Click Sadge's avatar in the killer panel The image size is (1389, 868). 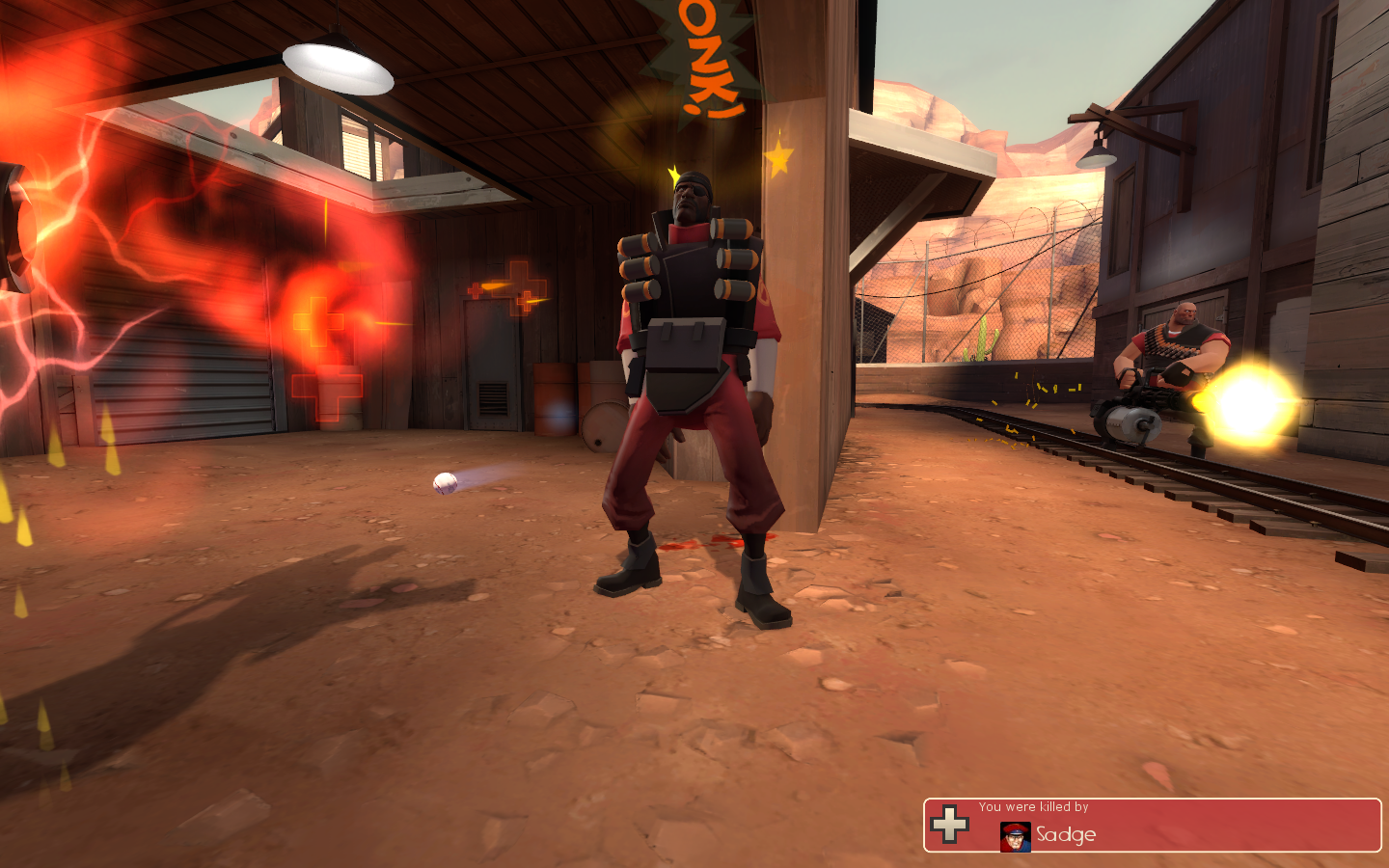[1015, 836]
